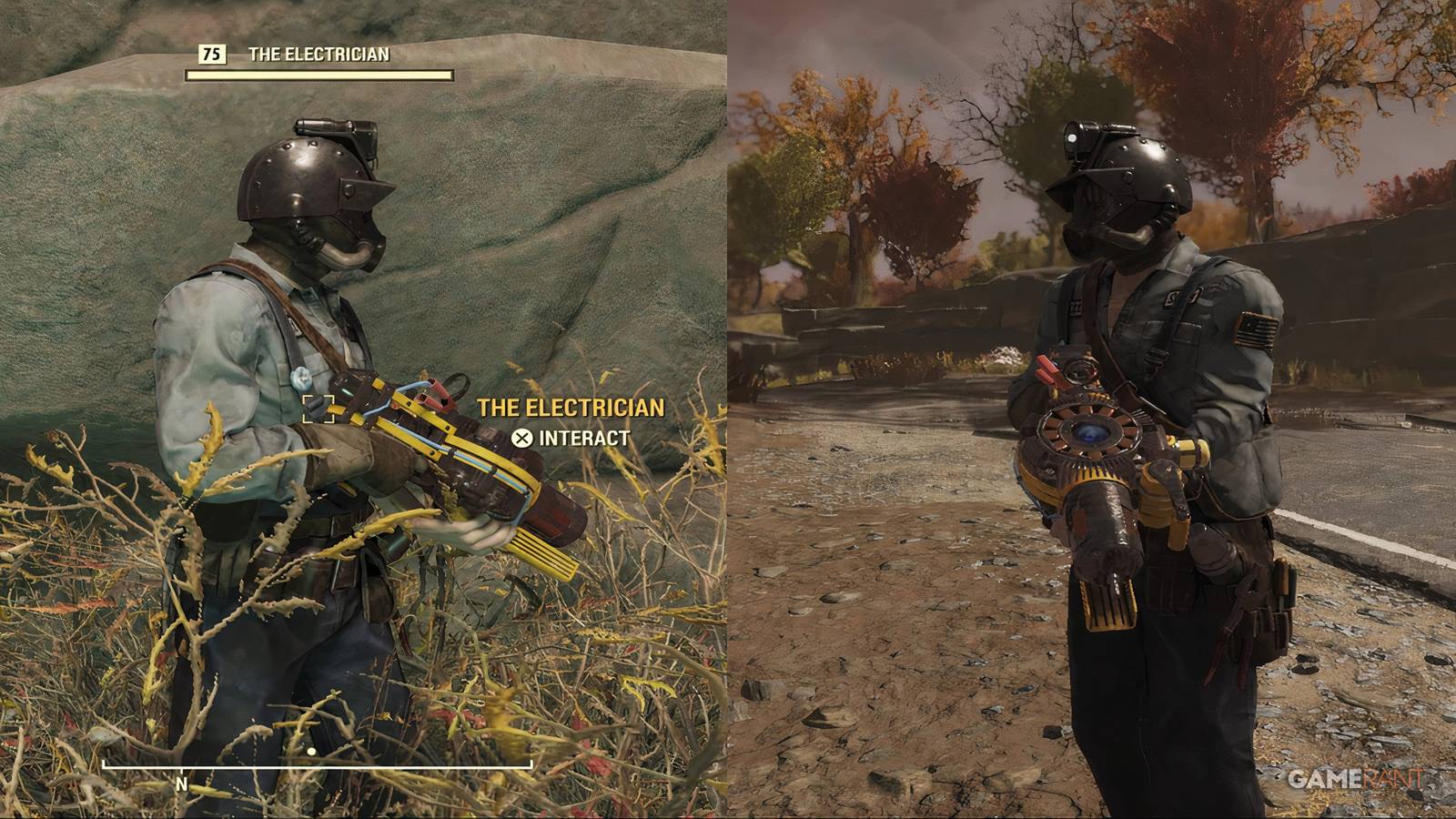Click the white button on the shirt collar
Screen dimensions: 1456x819
coord(299,379)
